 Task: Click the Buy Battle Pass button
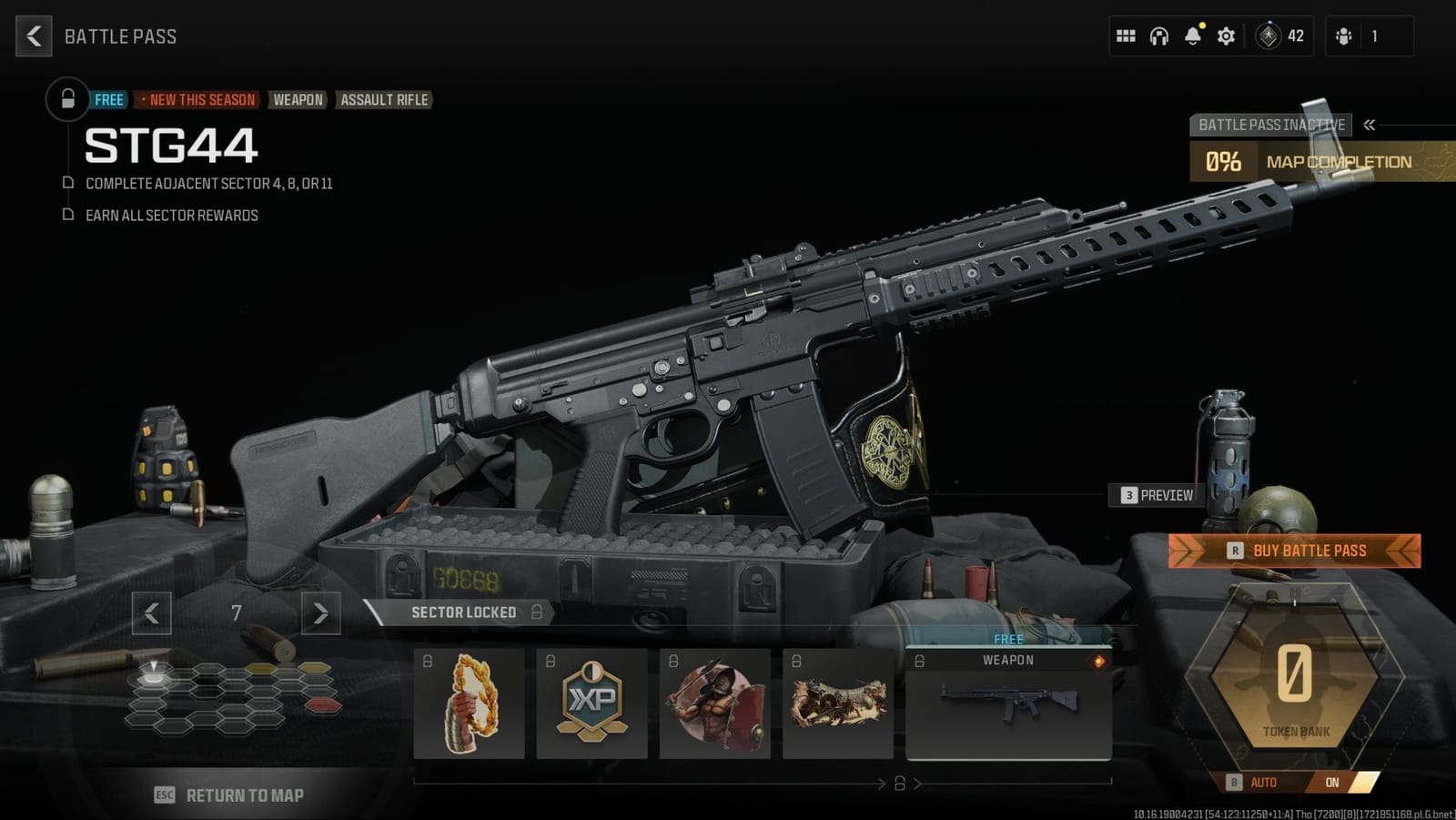[x=1293, y=550]
